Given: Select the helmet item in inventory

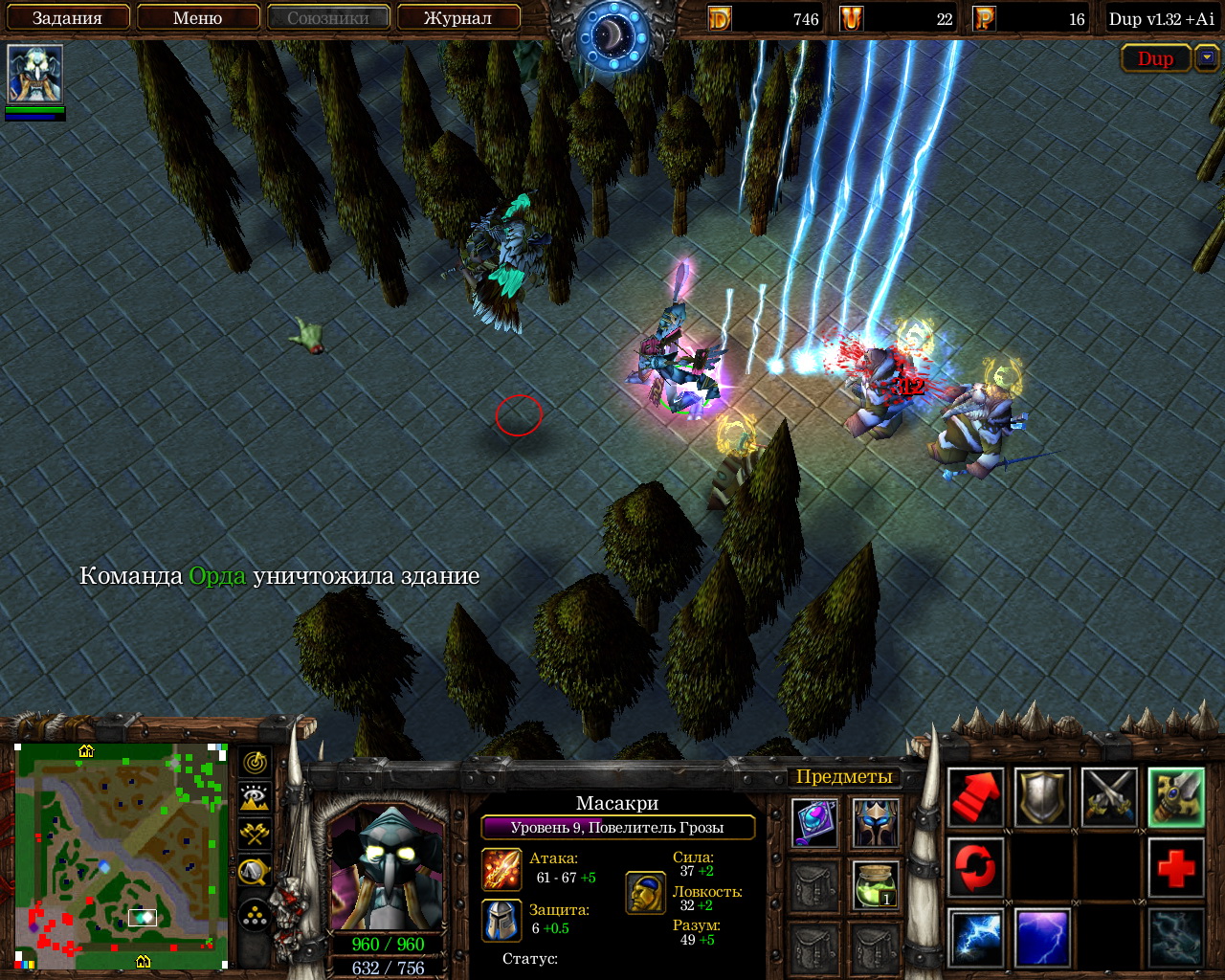Looking at the screenshot, I should point(876,823).
